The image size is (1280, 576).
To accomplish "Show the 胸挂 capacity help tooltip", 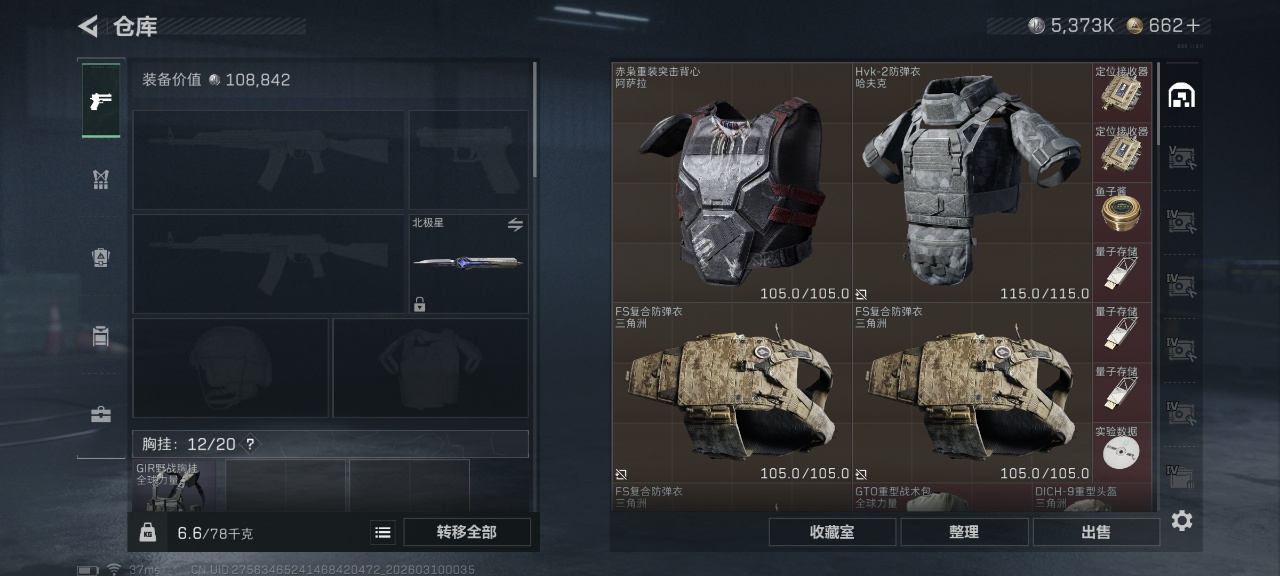I will pos(250,444).
